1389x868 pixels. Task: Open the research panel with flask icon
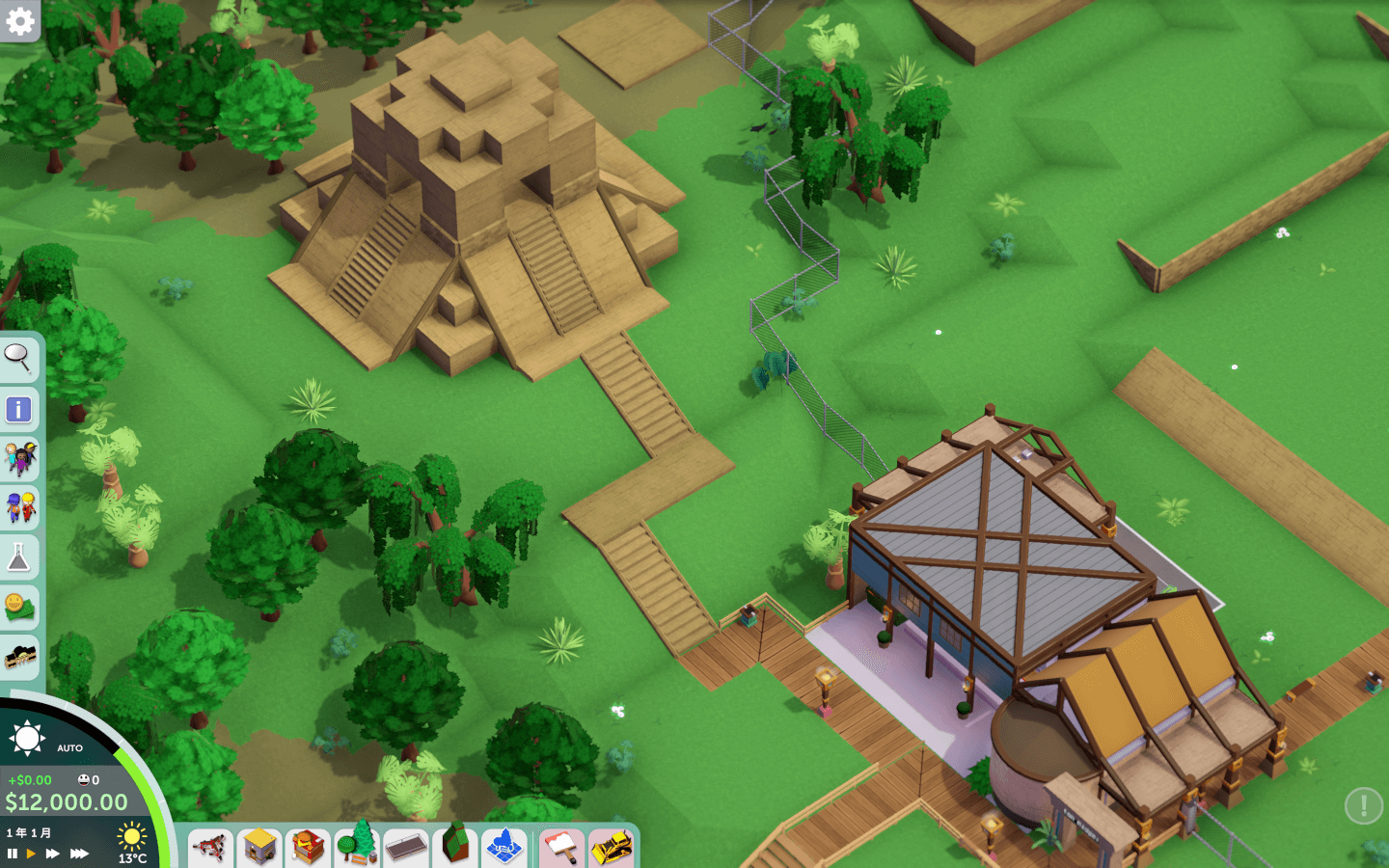tap(20, 557)
